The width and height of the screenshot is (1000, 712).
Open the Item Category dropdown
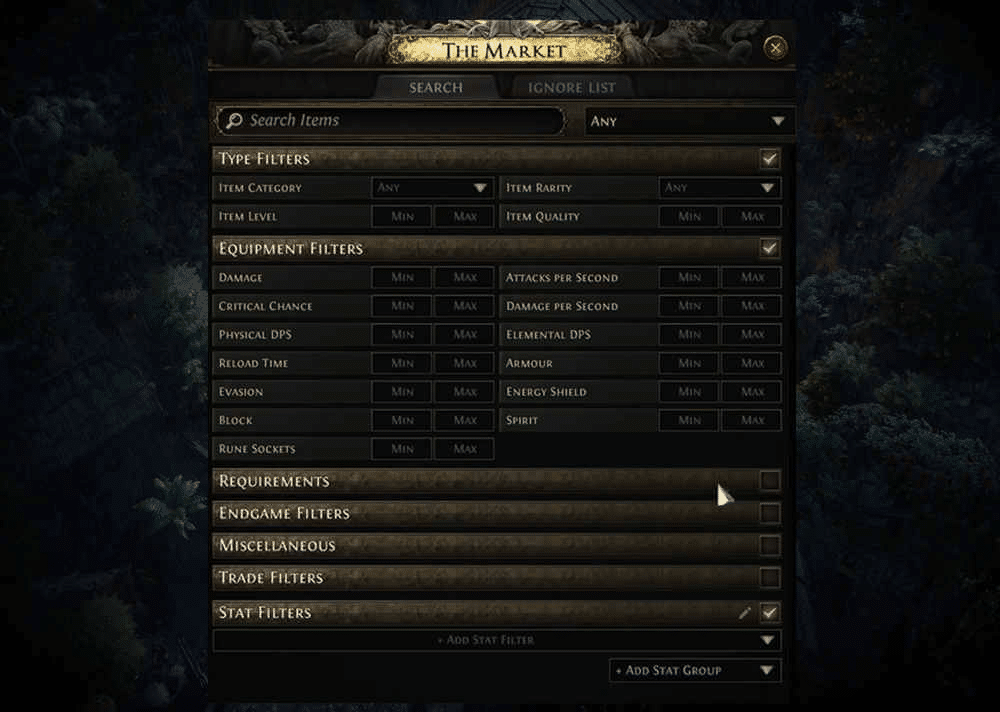point(432,188)
